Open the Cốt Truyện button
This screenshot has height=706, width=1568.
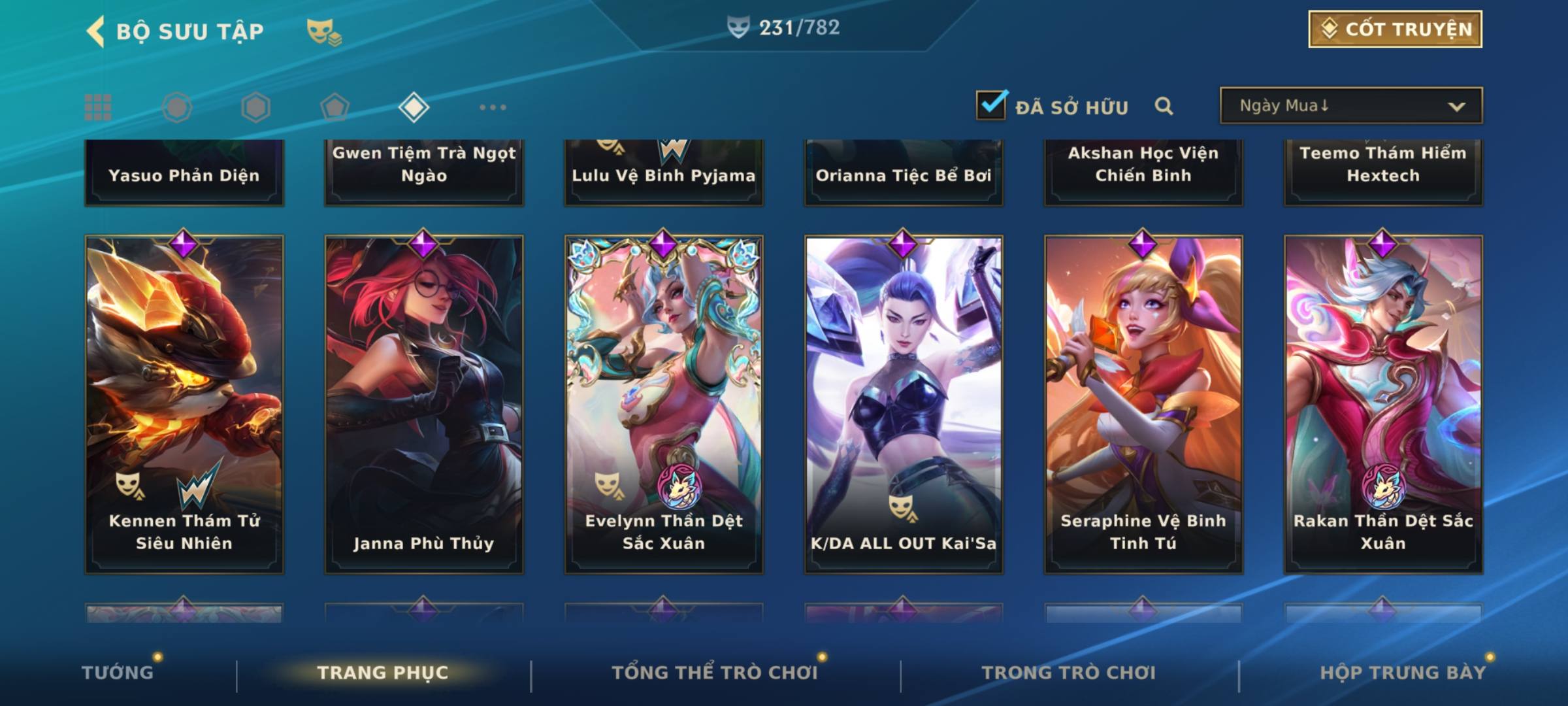[x=1395, y=29]
